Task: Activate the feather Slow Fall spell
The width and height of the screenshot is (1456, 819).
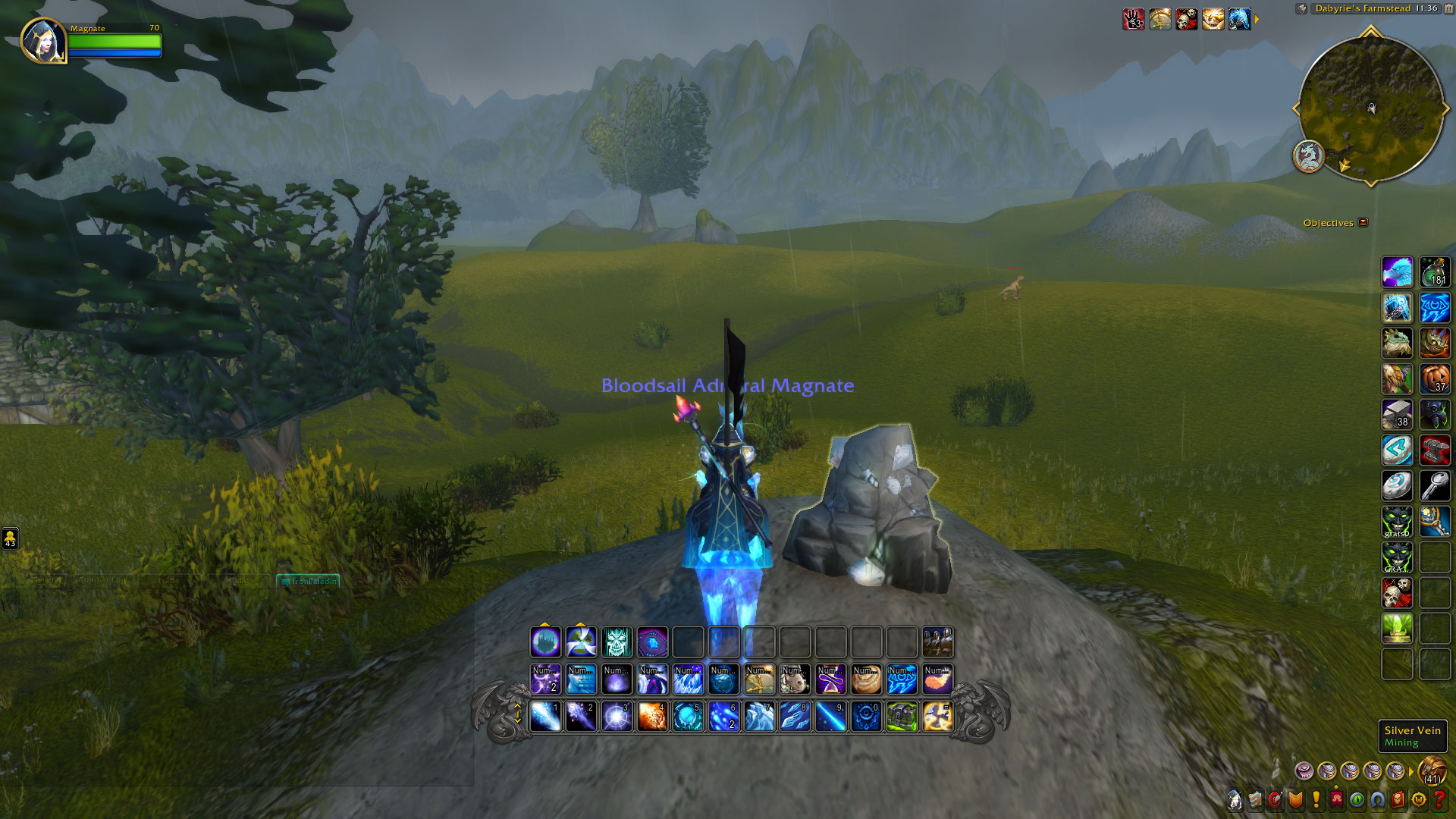Action: pyautogui.click(x=937, y=679)
